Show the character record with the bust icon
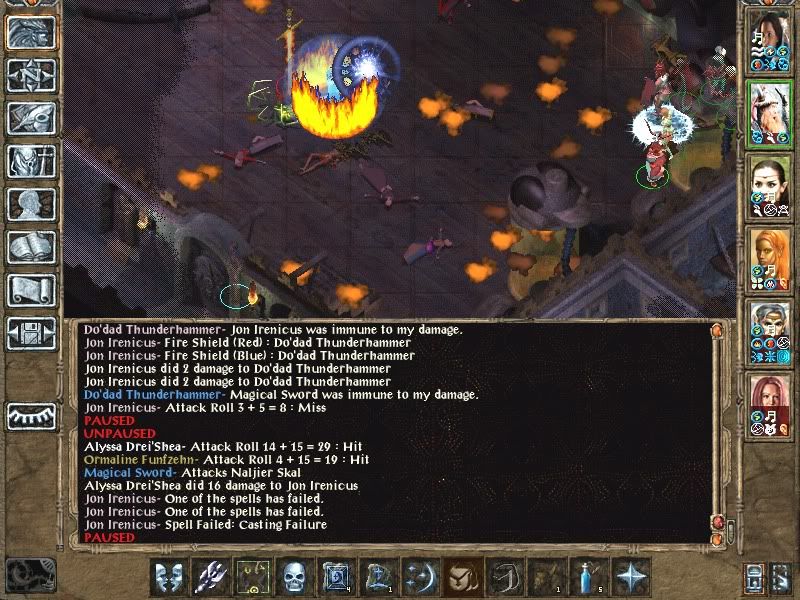 coord(32,204)
